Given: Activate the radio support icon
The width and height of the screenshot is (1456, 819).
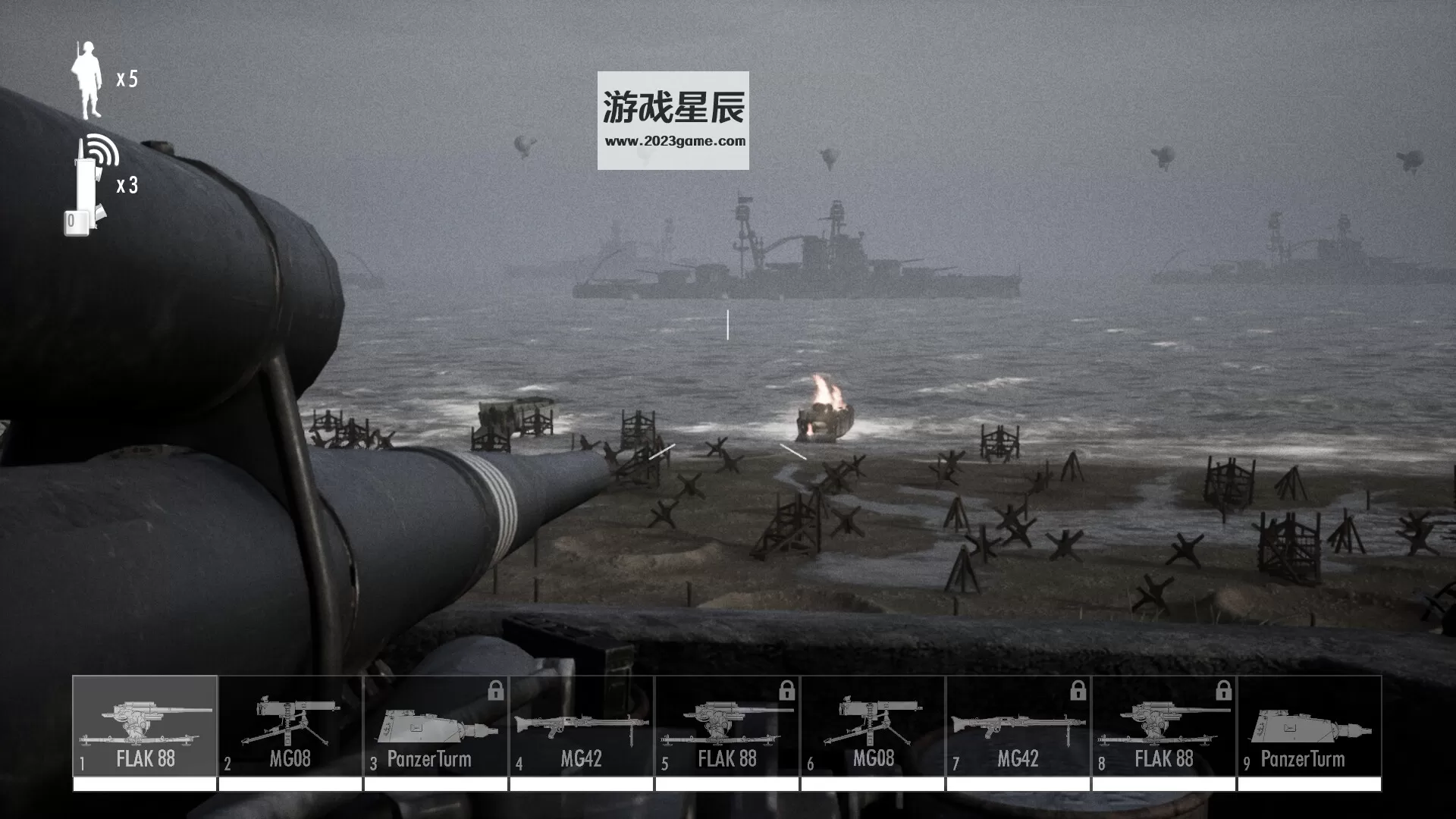Looking at the screenshot, I should (x=91, y=186).
